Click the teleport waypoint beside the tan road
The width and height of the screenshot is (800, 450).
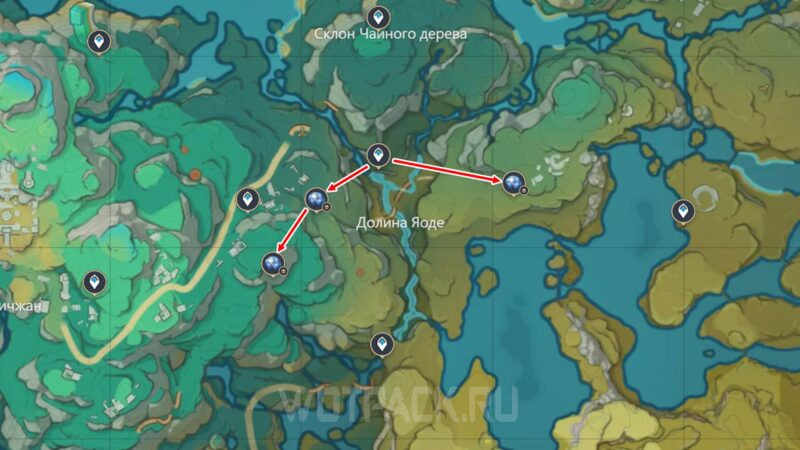click(247, 201)
